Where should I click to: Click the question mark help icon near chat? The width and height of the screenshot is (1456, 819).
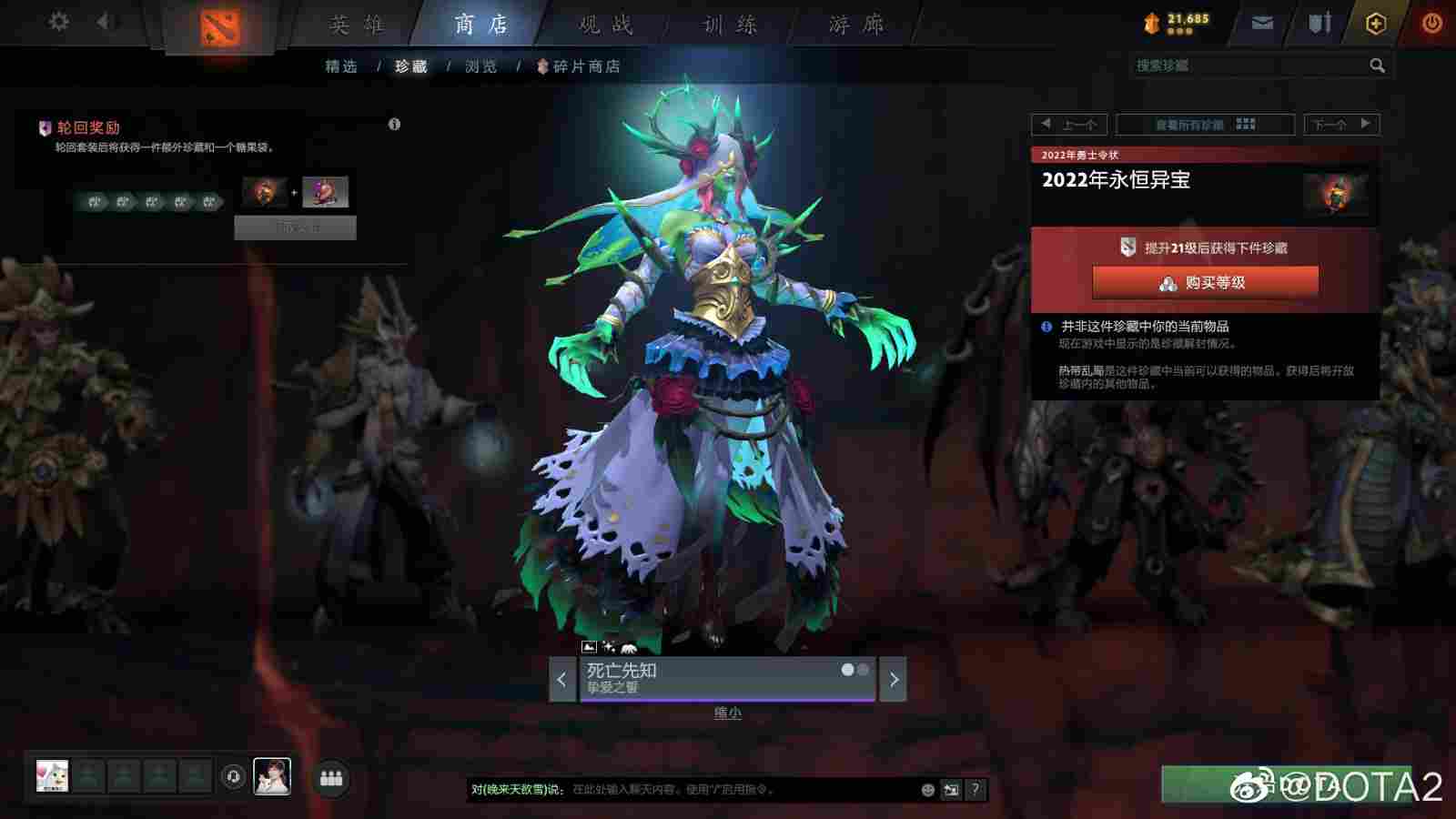(x=975, y=790)
